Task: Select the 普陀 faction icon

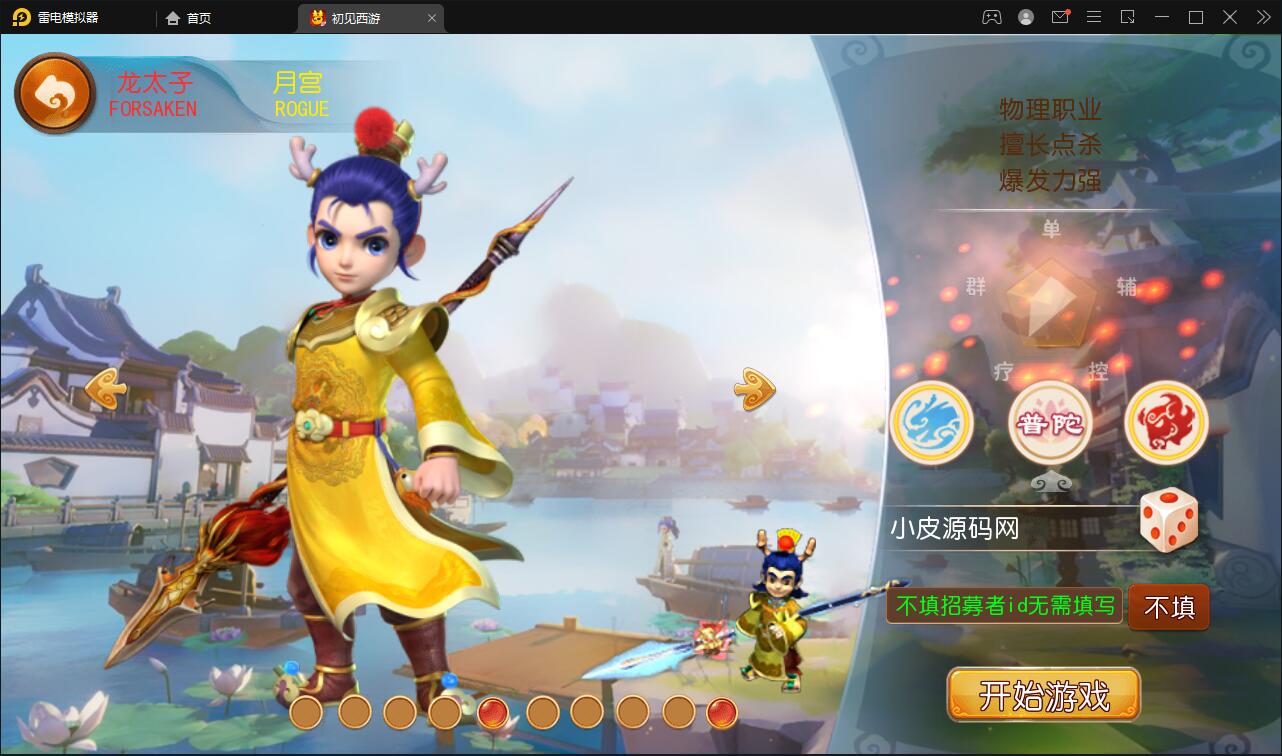Action: coord(1049,422)
